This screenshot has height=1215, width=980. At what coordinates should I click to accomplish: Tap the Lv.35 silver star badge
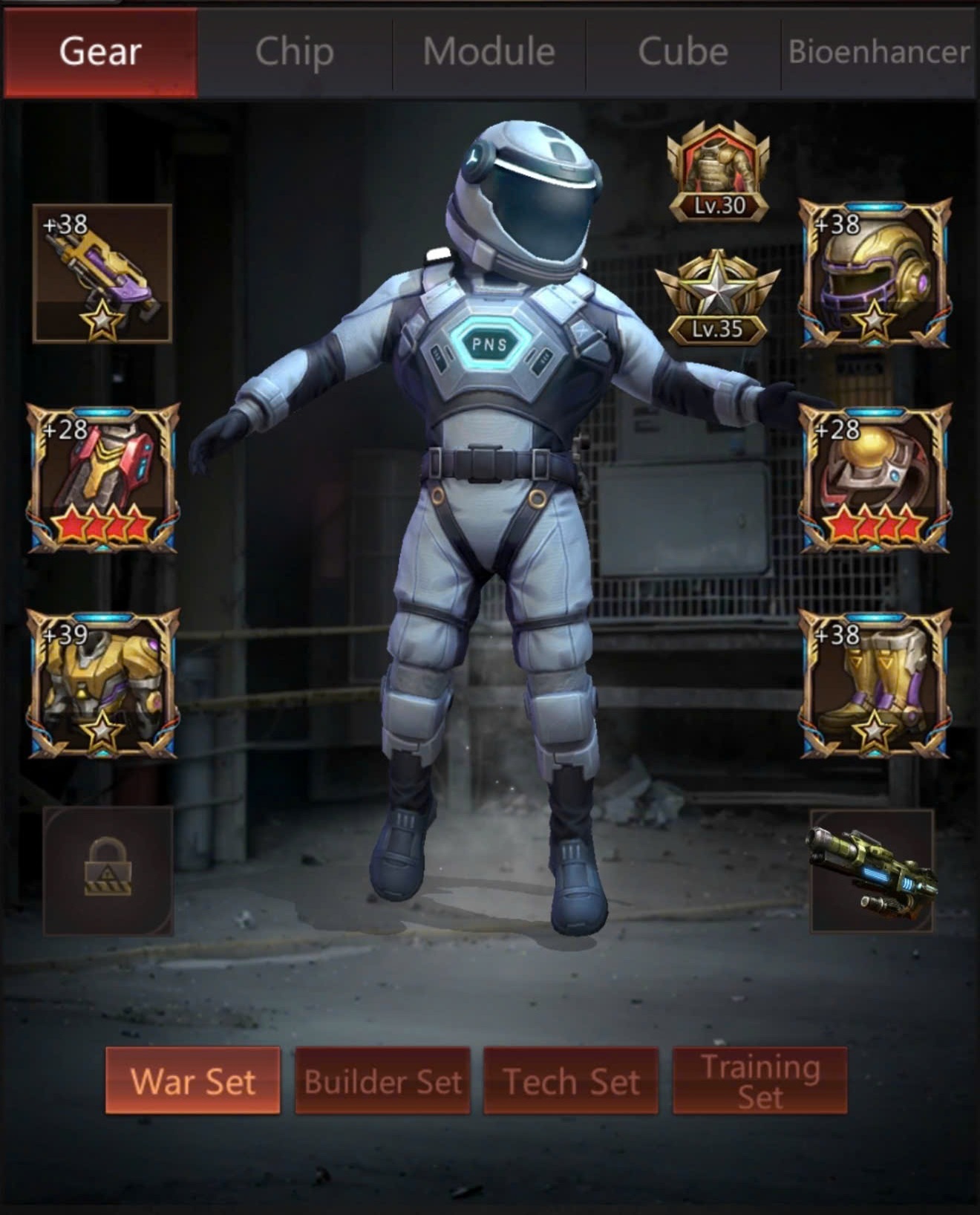(717, 299)
